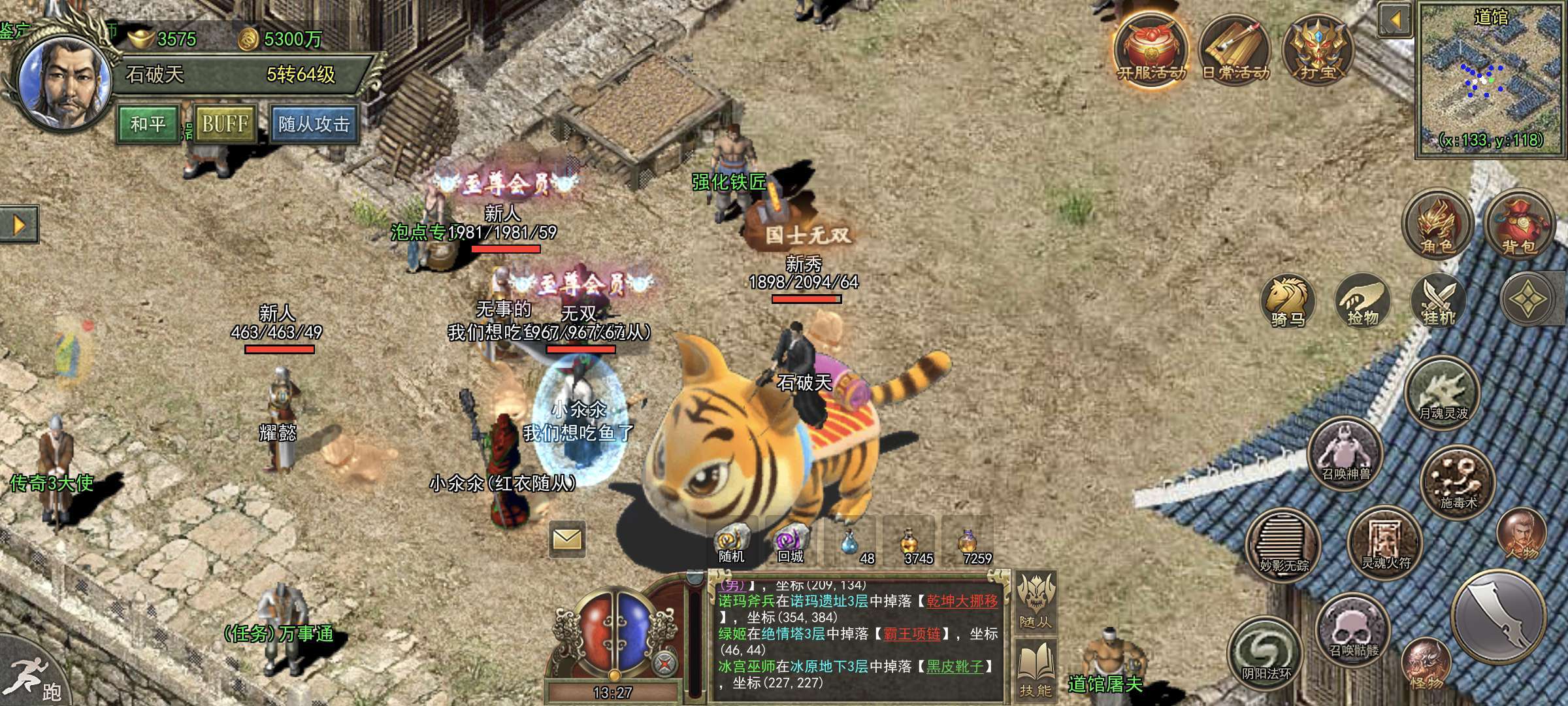Open the BUFF panel
The height and width of the screenshot is (706, 1568).
pyautogui.click(x=225, y=124)
